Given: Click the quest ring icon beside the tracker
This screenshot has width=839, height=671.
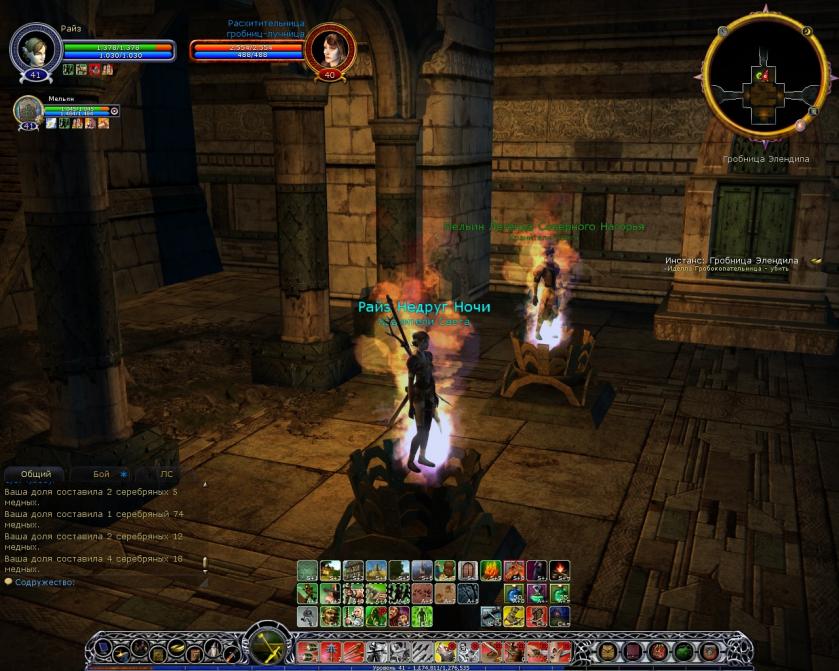Looking at the screenshot, I should [x=816, y=261].
